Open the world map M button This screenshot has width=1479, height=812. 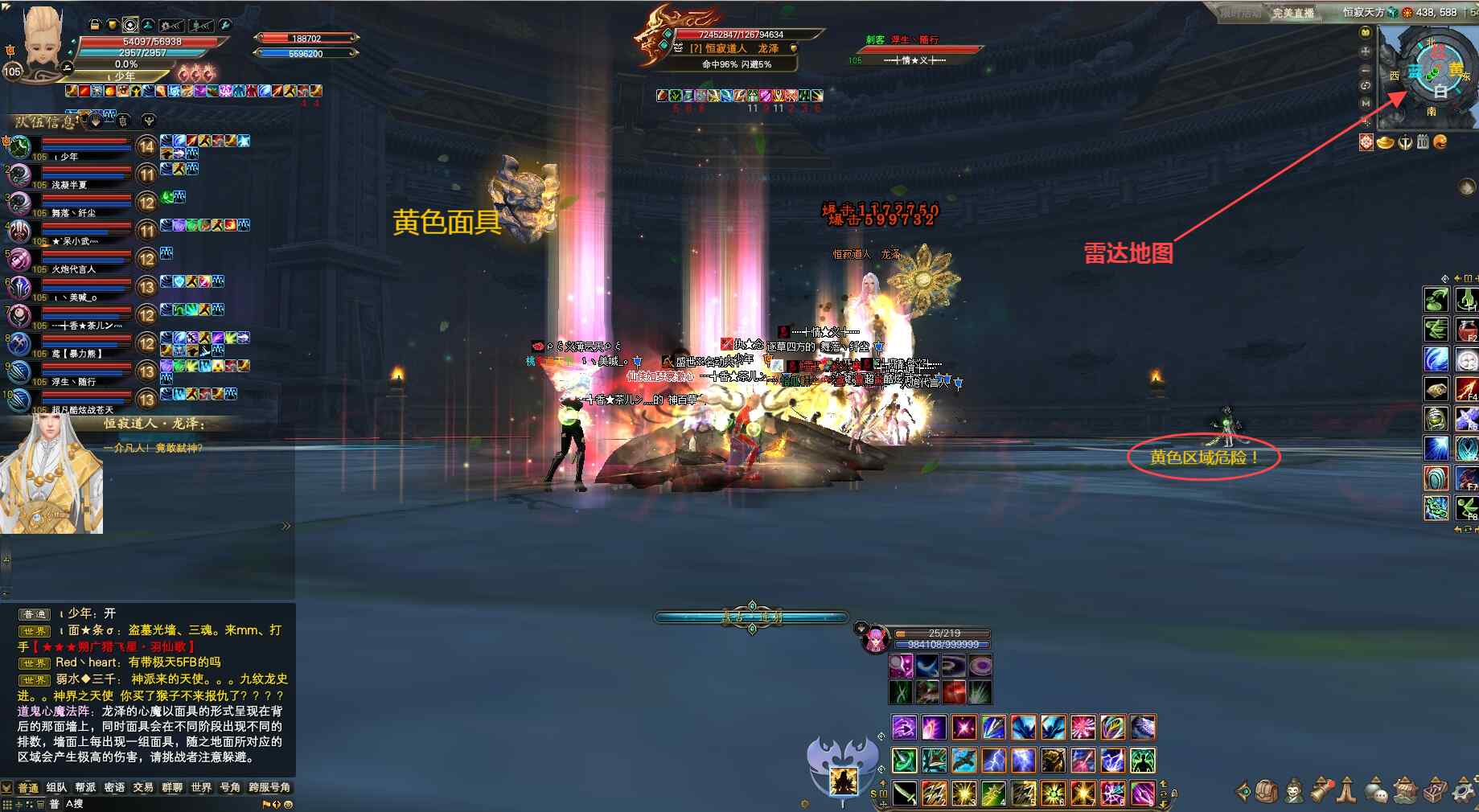1365,103
